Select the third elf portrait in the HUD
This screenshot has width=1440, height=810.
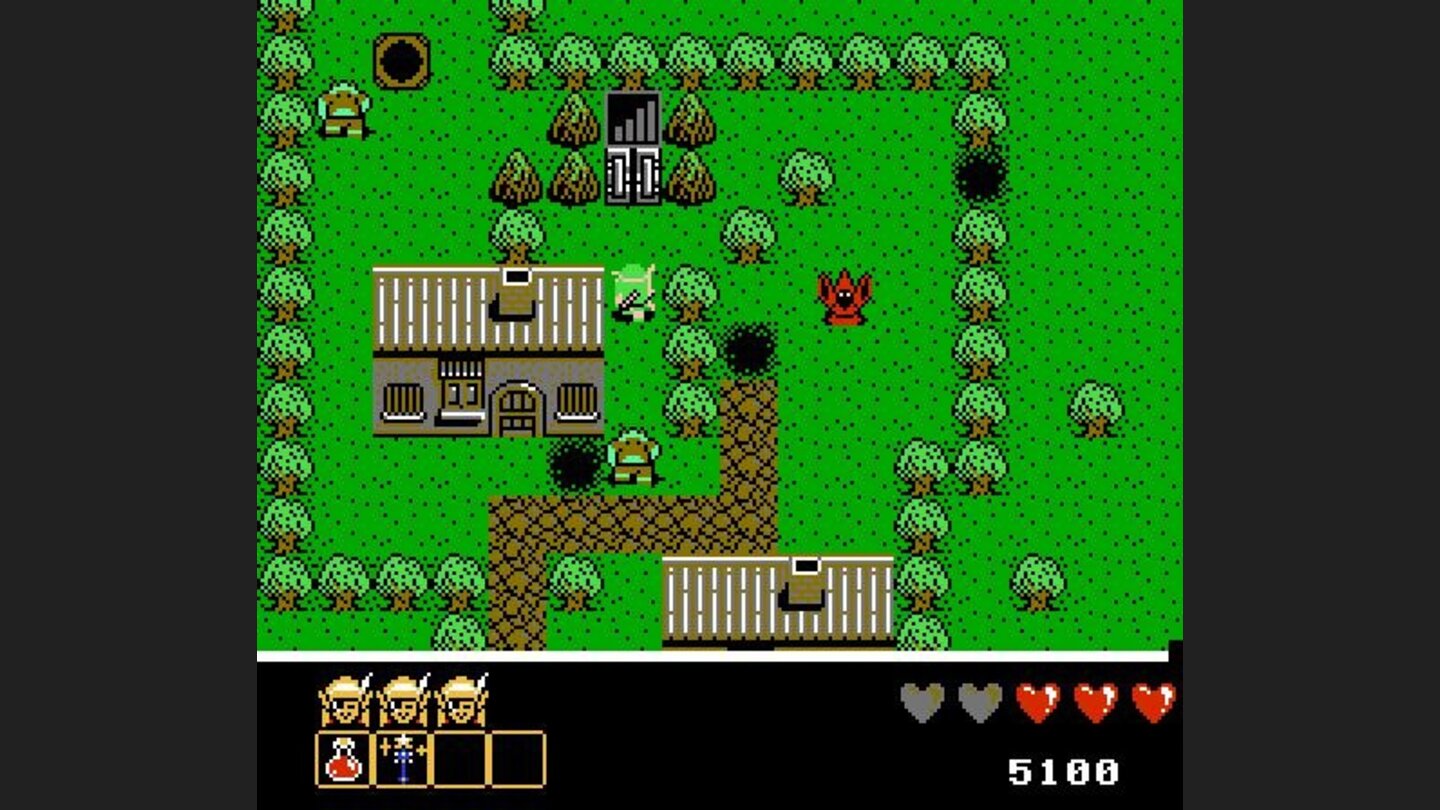click(462, 700)
